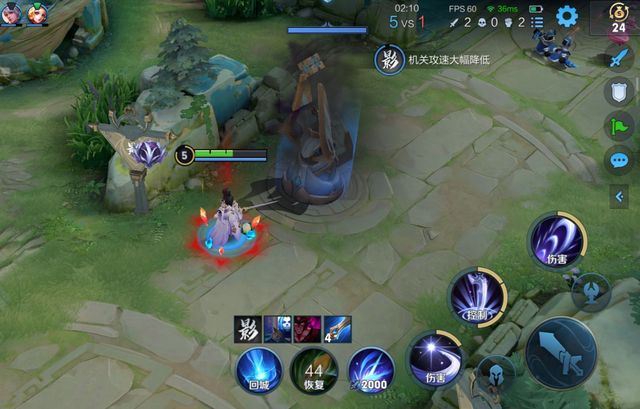The image size is (640, 409).
Task: Tap the green flag rally signal icon
Action: [x=619, y=127]
